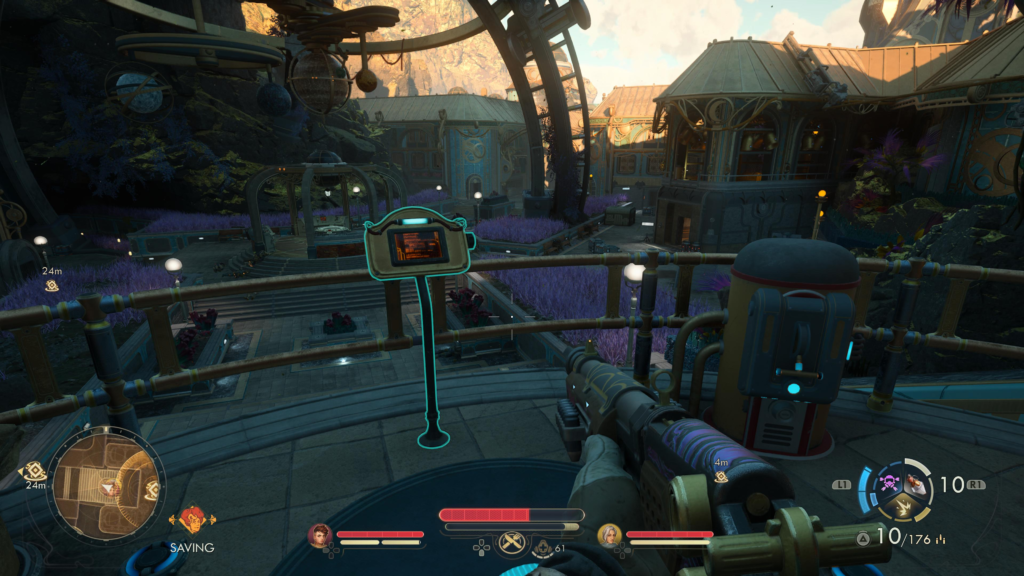The width and height of the screenshot is (1024, 576).
Task: Select the medkit icon with count 61
Action: point(543,547)
